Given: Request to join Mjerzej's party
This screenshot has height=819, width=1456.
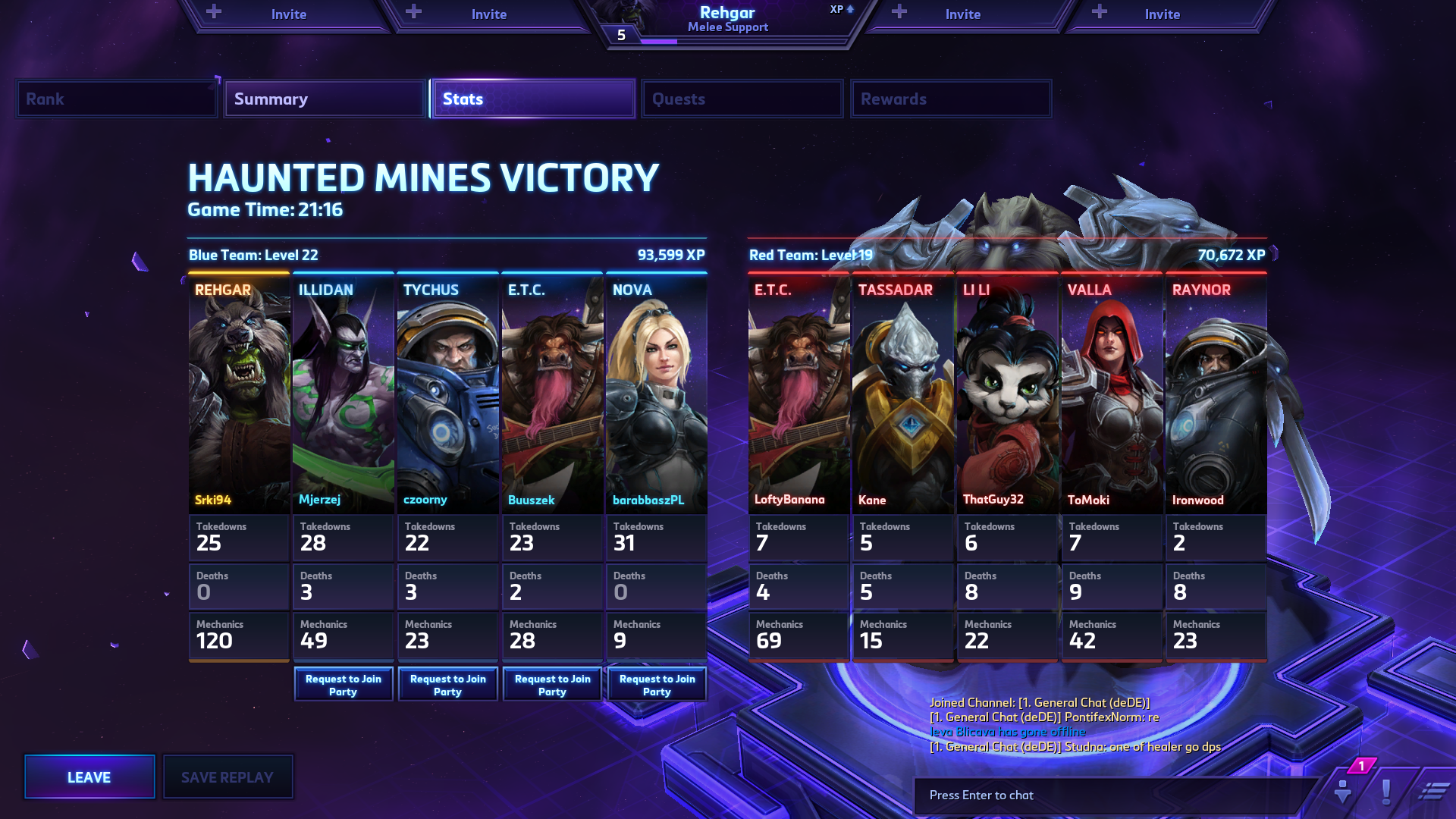Looking at the screenshot, I should tap(344, 685).
